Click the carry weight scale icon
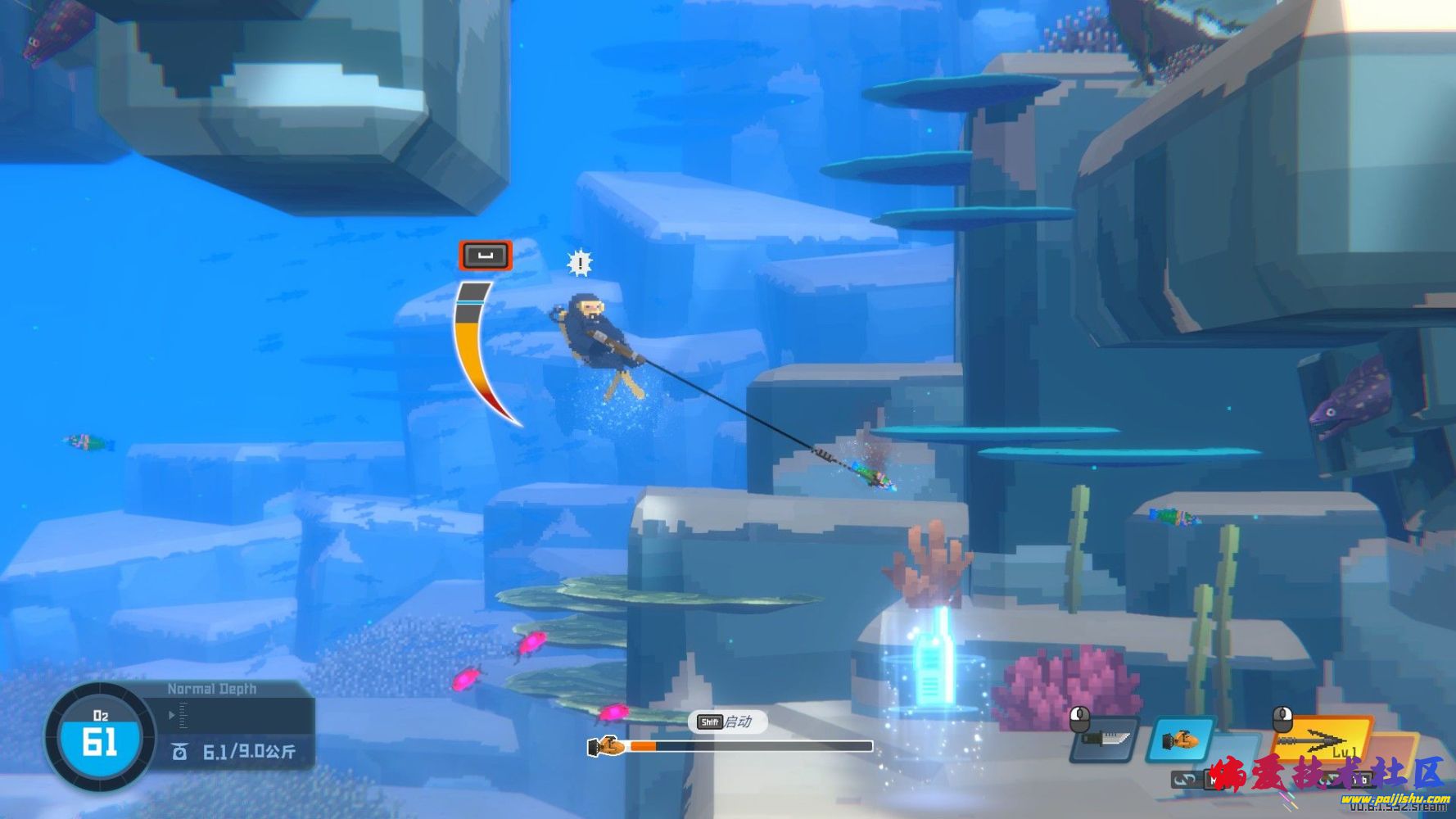This screenshot has height=819, width=1456. point(180,751)
